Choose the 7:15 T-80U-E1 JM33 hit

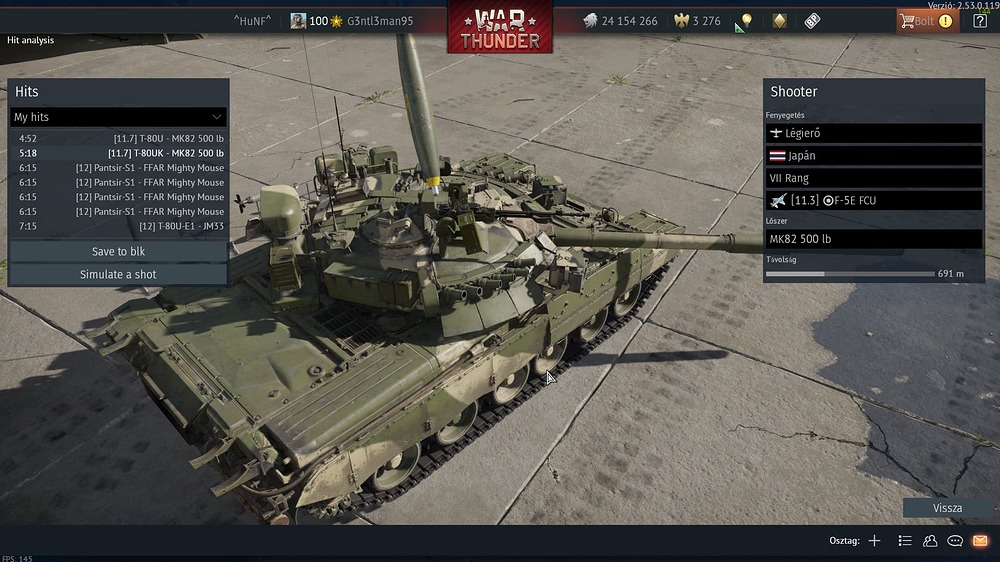pyautogui.click(x=120, y=226)
